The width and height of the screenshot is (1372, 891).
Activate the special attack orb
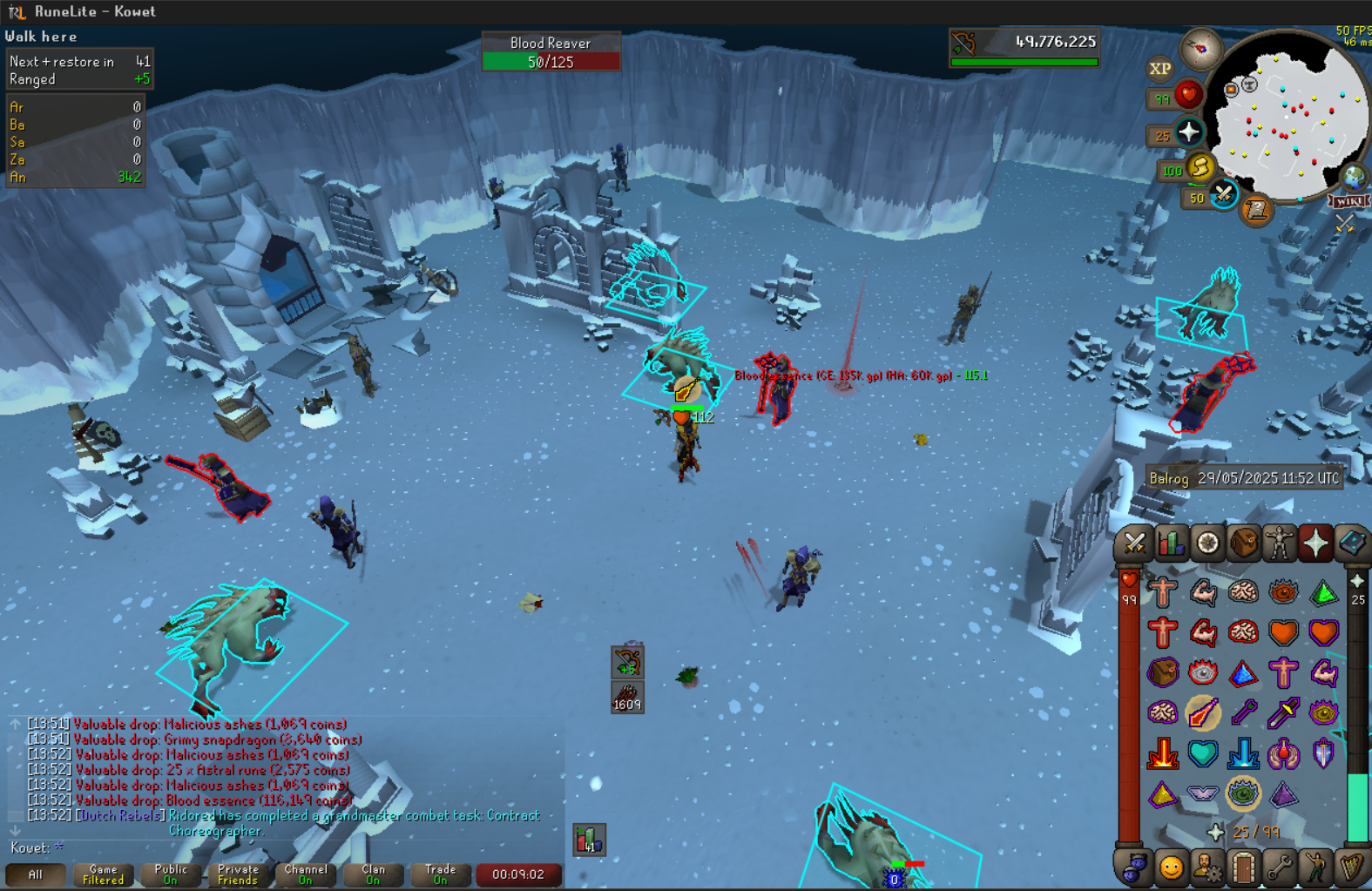point(1224,194)
